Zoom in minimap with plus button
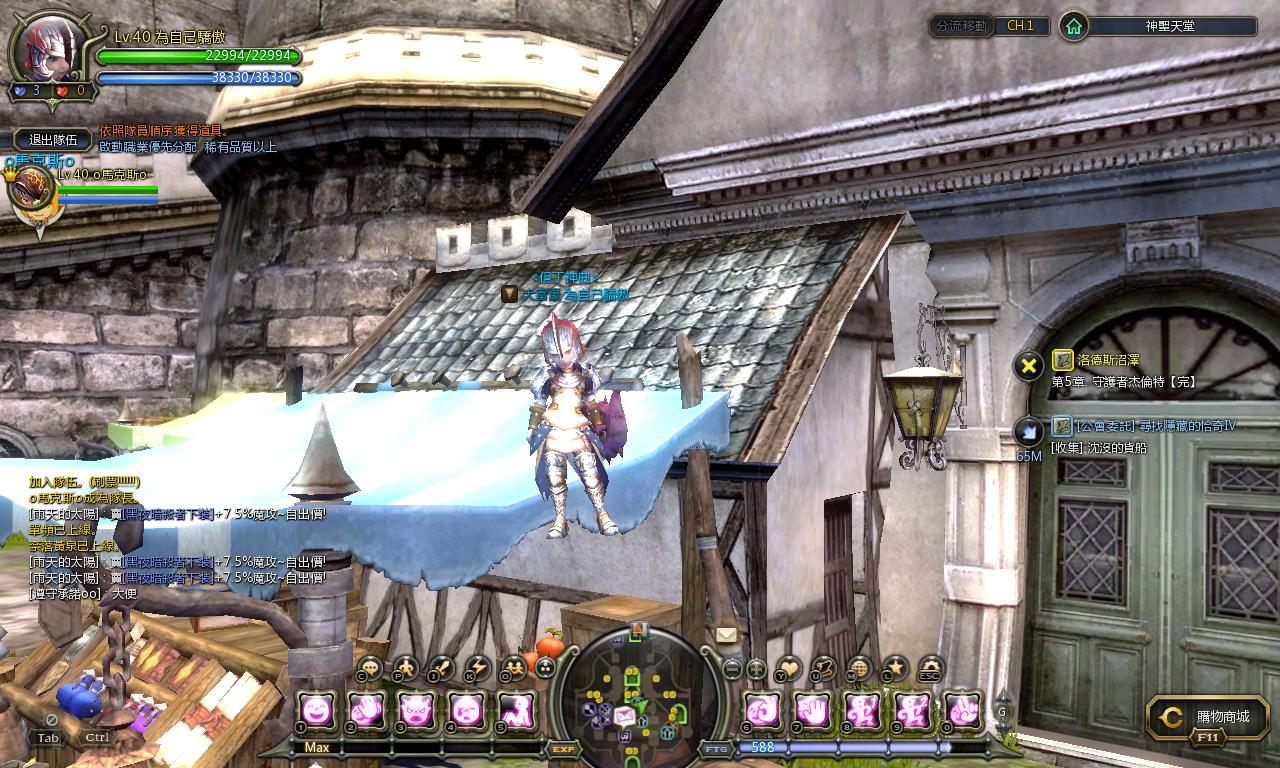Image resolution: width=1280 pixels, height=768 pixels. (x=757, y=668)
